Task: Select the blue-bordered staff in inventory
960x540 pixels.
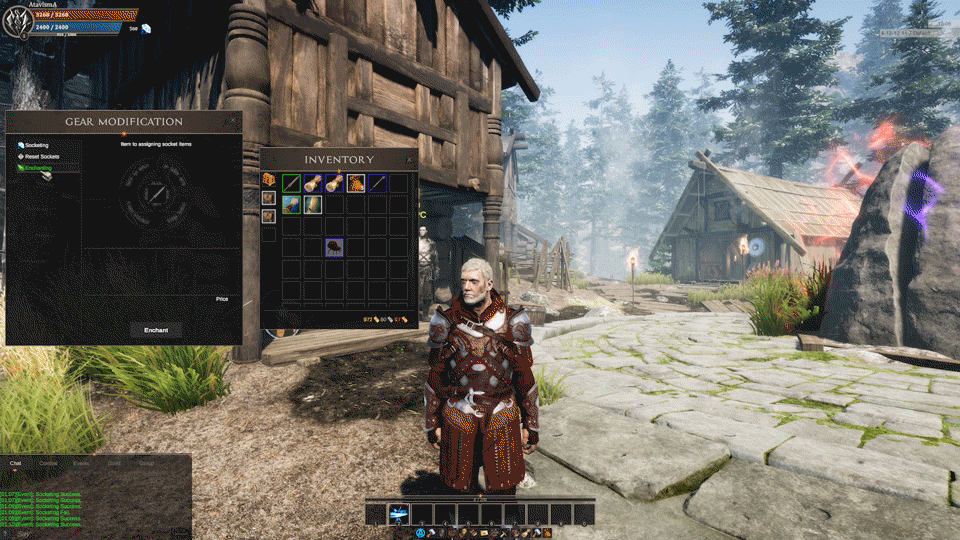Action: pos(378,183)
